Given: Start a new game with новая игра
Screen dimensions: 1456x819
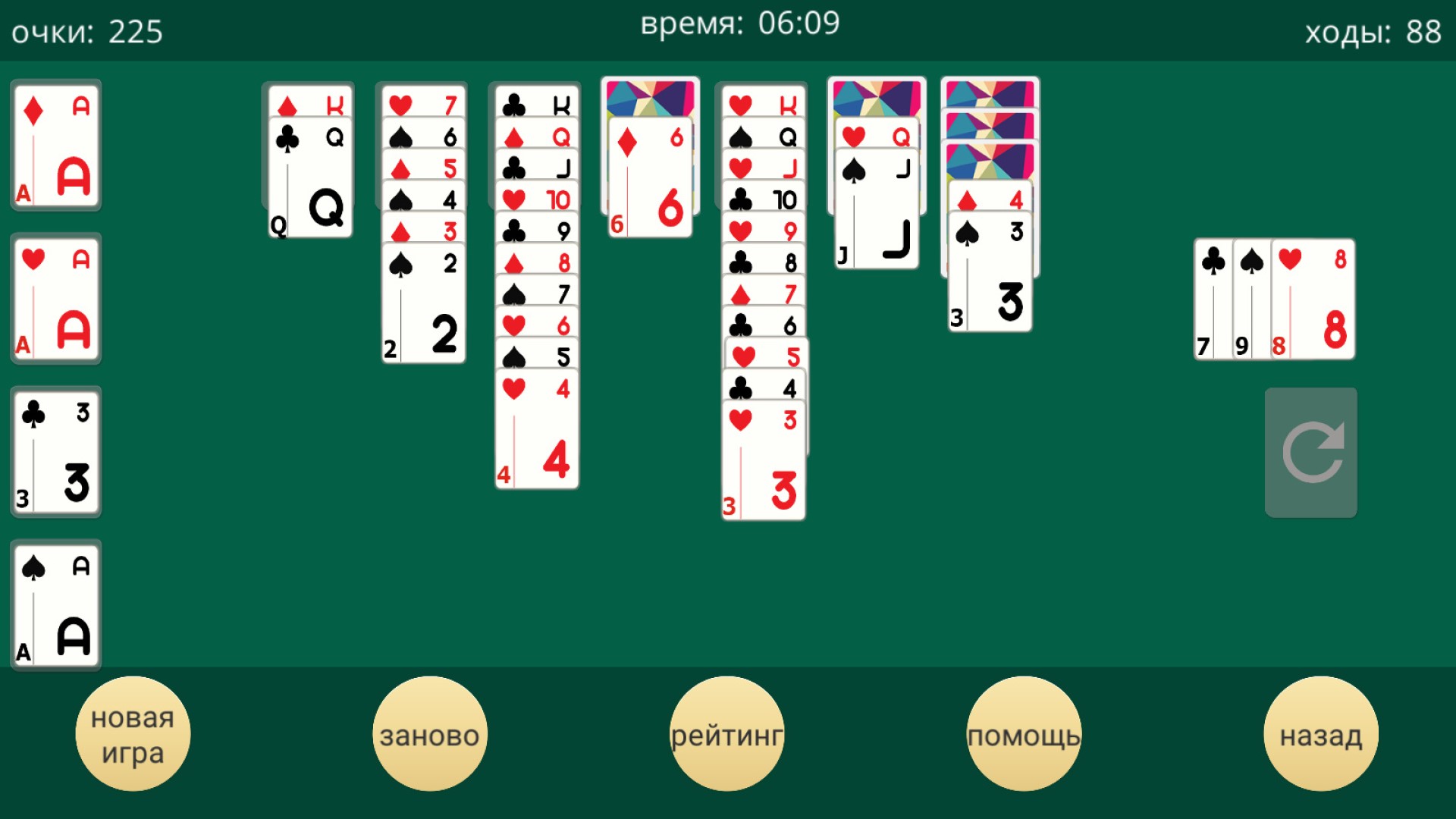Looking at the screenshot, I should 133,732.
